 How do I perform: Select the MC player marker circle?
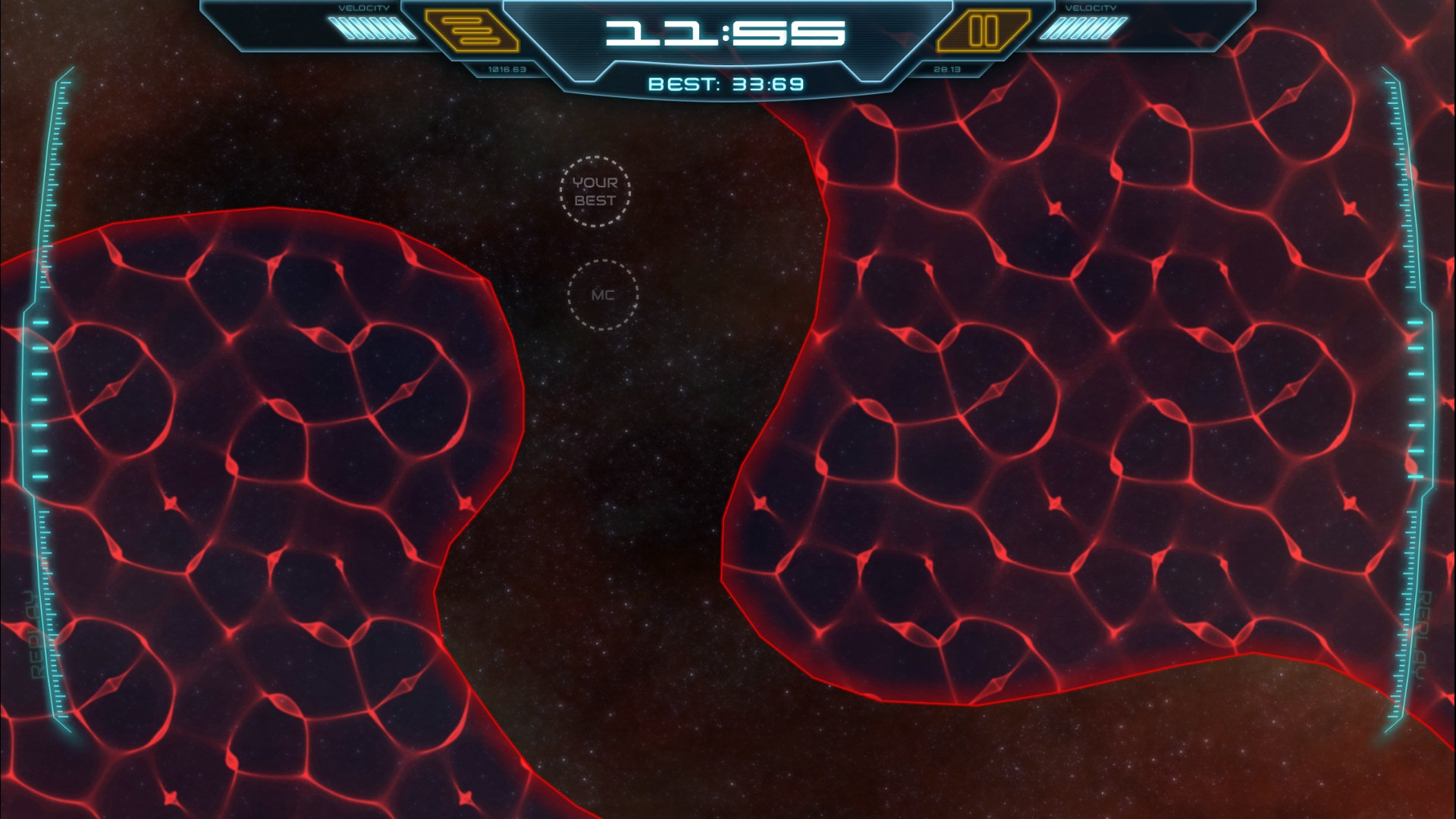pyautogui.click(x=601, y=296)
